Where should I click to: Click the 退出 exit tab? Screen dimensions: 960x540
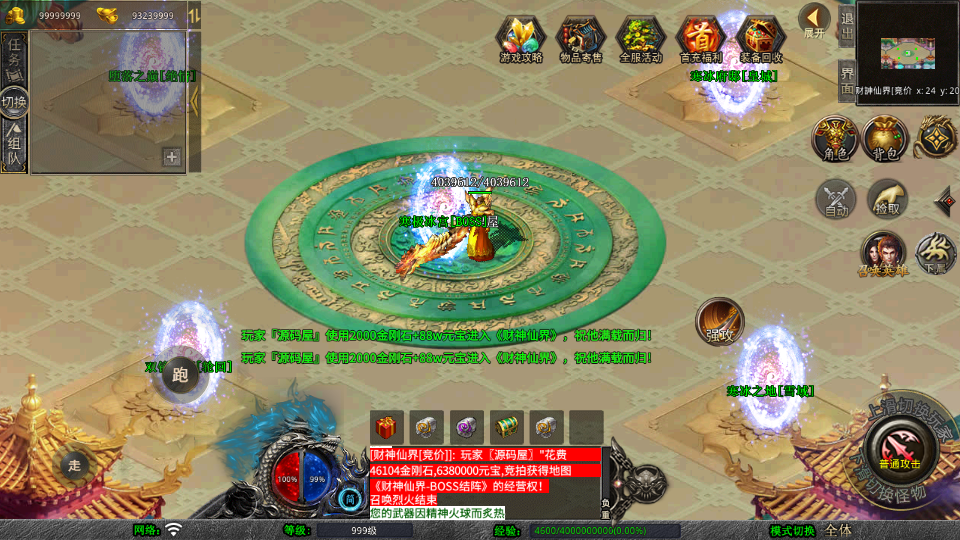point(846,24)
